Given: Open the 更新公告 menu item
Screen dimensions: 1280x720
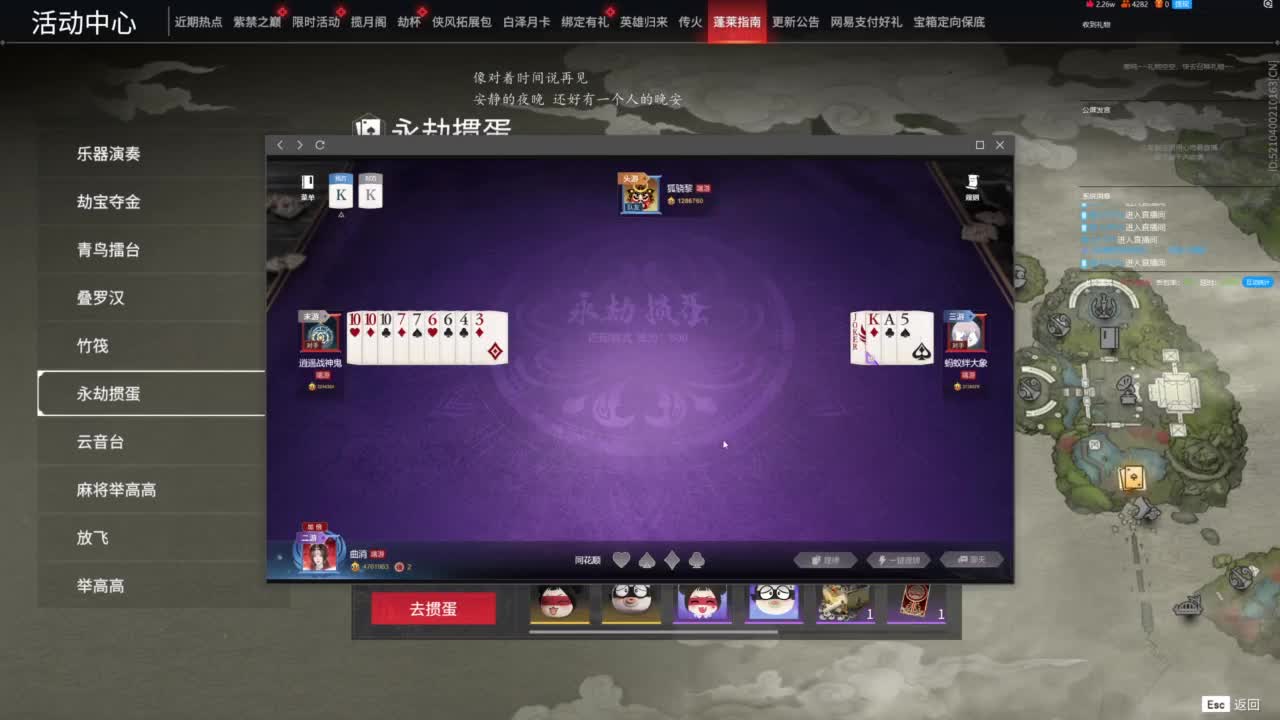Looking at the screenshot, I should tap(793, 20).
